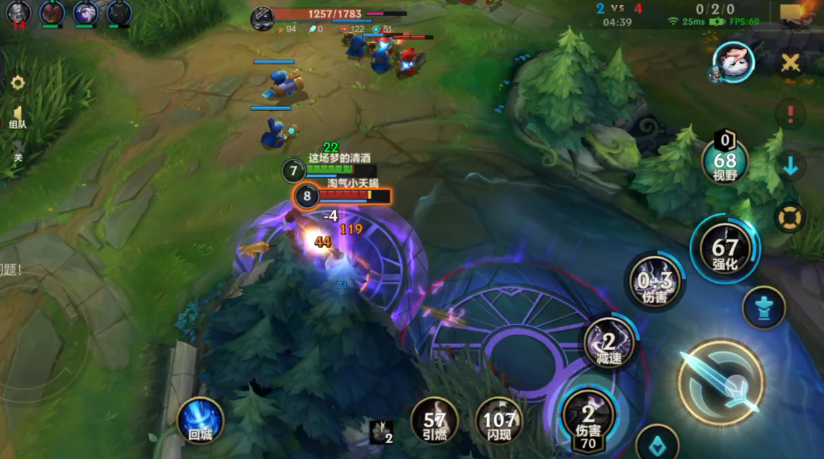
Task: Open settings via the gear icon
Action: tap(17, 83)
